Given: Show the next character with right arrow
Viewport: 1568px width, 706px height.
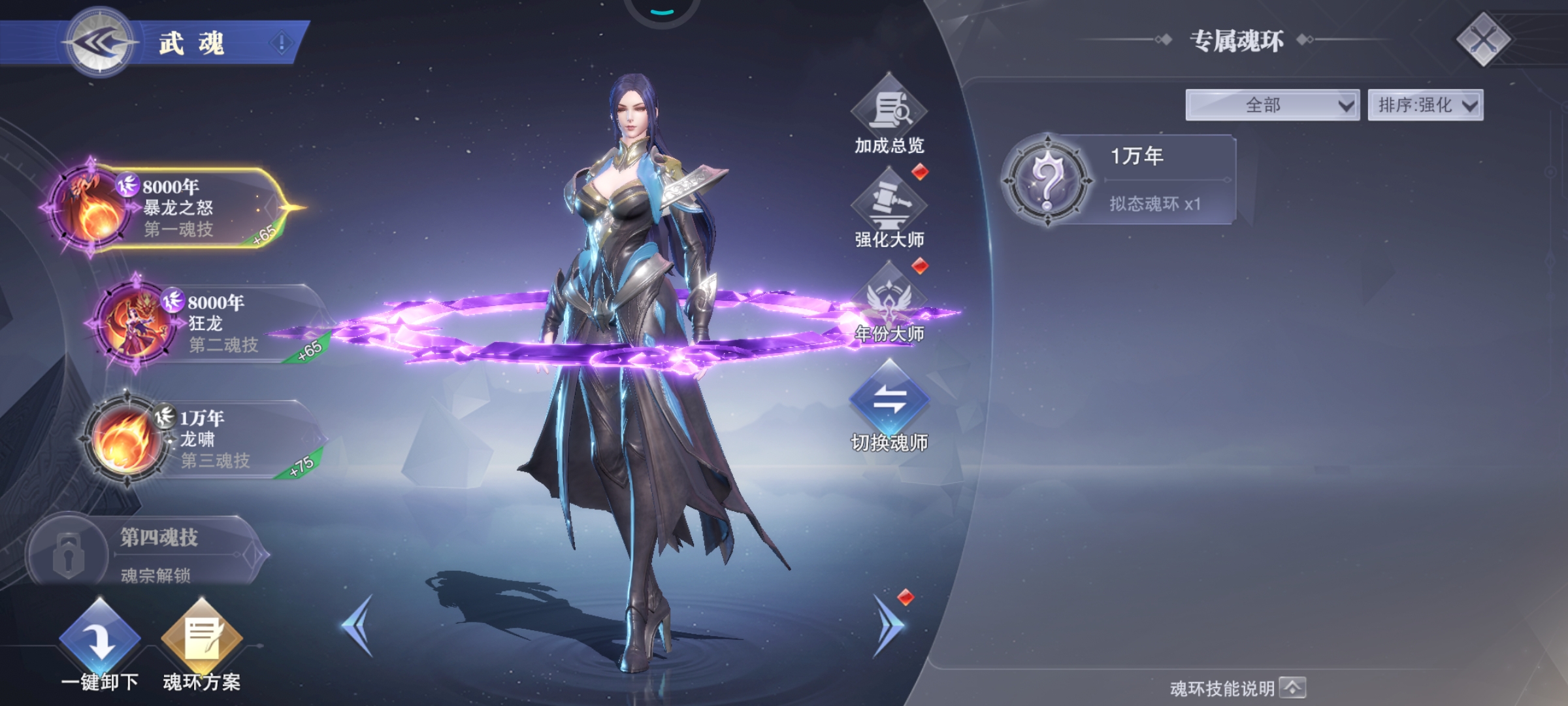Looking at the screenshot, I should (x=889, y=626).
